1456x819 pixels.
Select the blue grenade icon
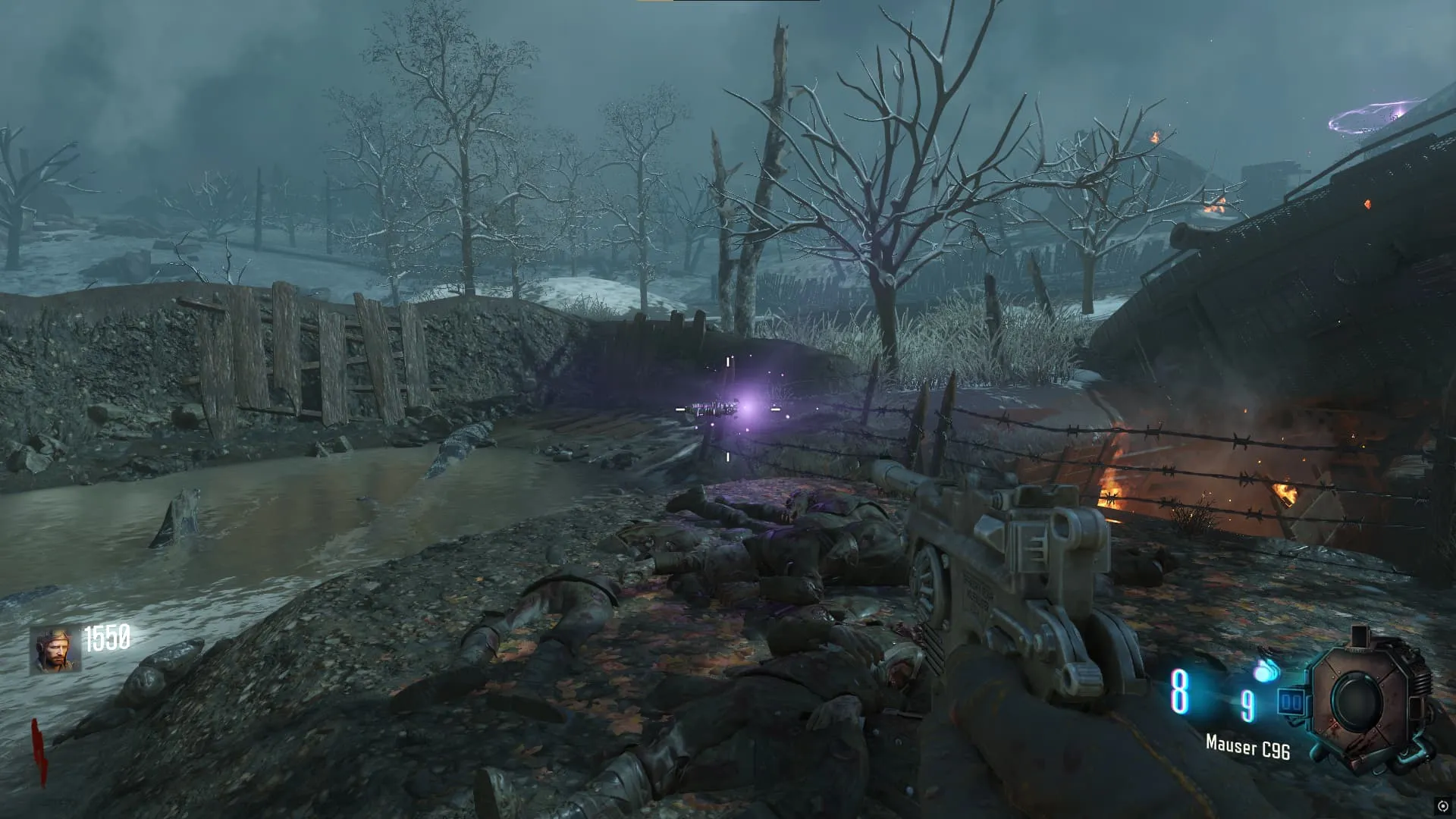1266,671
